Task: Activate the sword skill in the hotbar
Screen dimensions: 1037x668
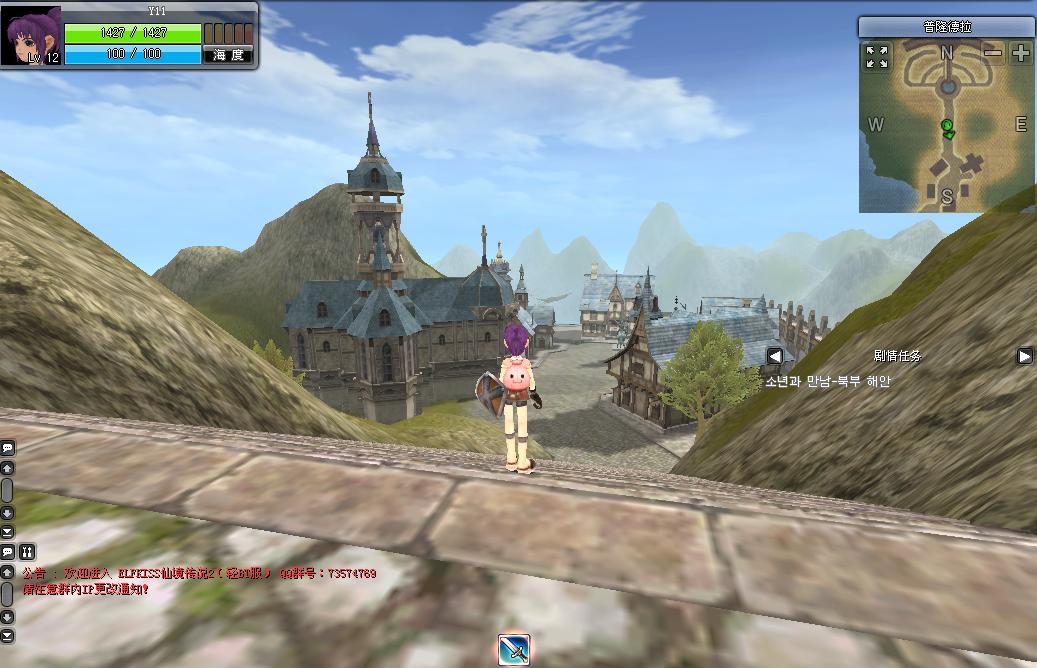Action: click(x=513, y=650)
